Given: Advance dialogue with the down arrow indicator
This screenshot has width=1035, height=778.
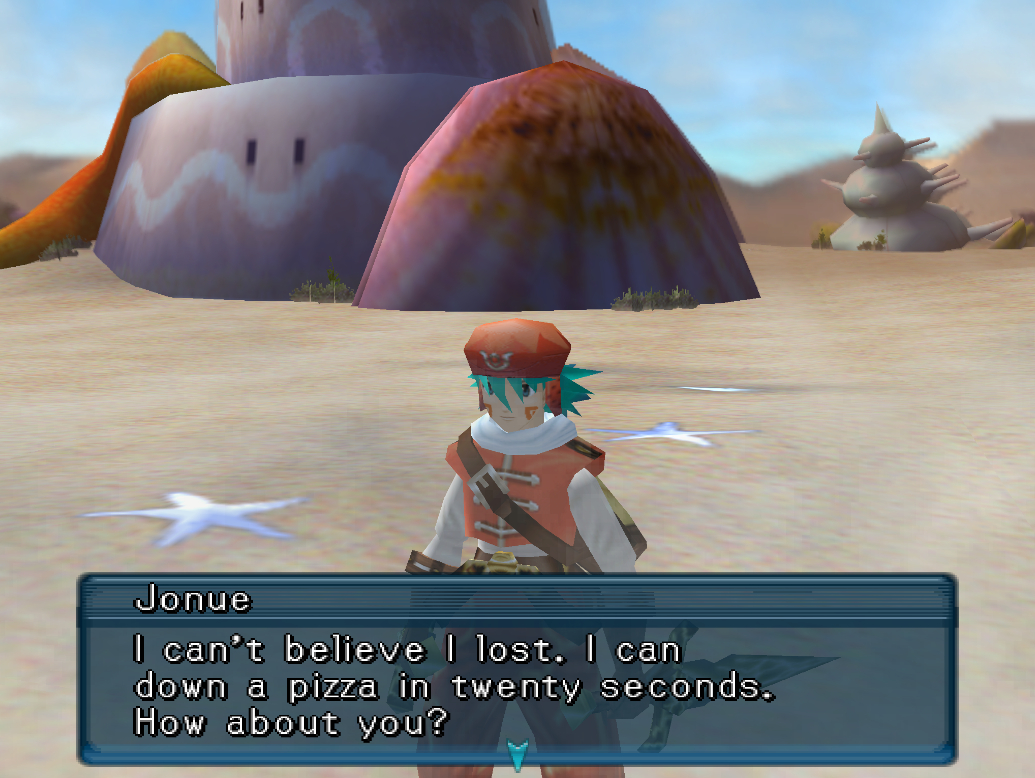Looking at the screenshot, I should click(x=517, y=754).
